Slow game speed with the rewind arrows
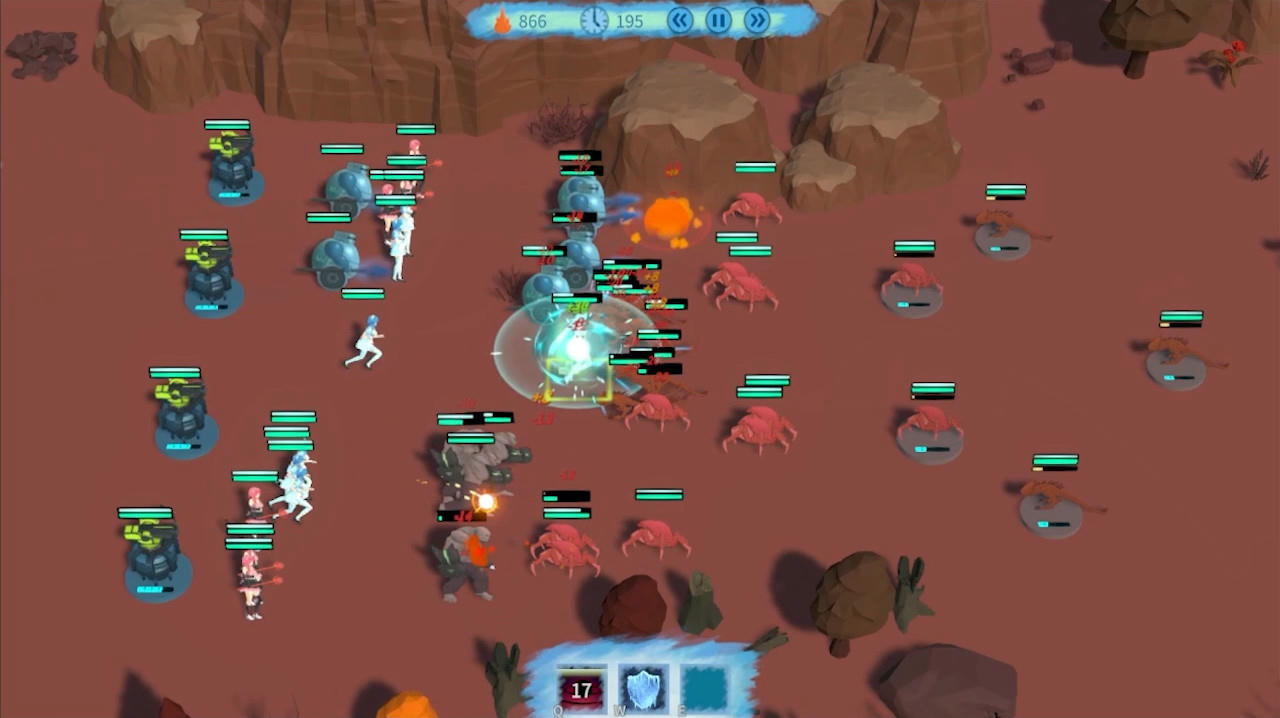Image resolution: width=1280 pixels, height=718 pixels. coord(680,20)
